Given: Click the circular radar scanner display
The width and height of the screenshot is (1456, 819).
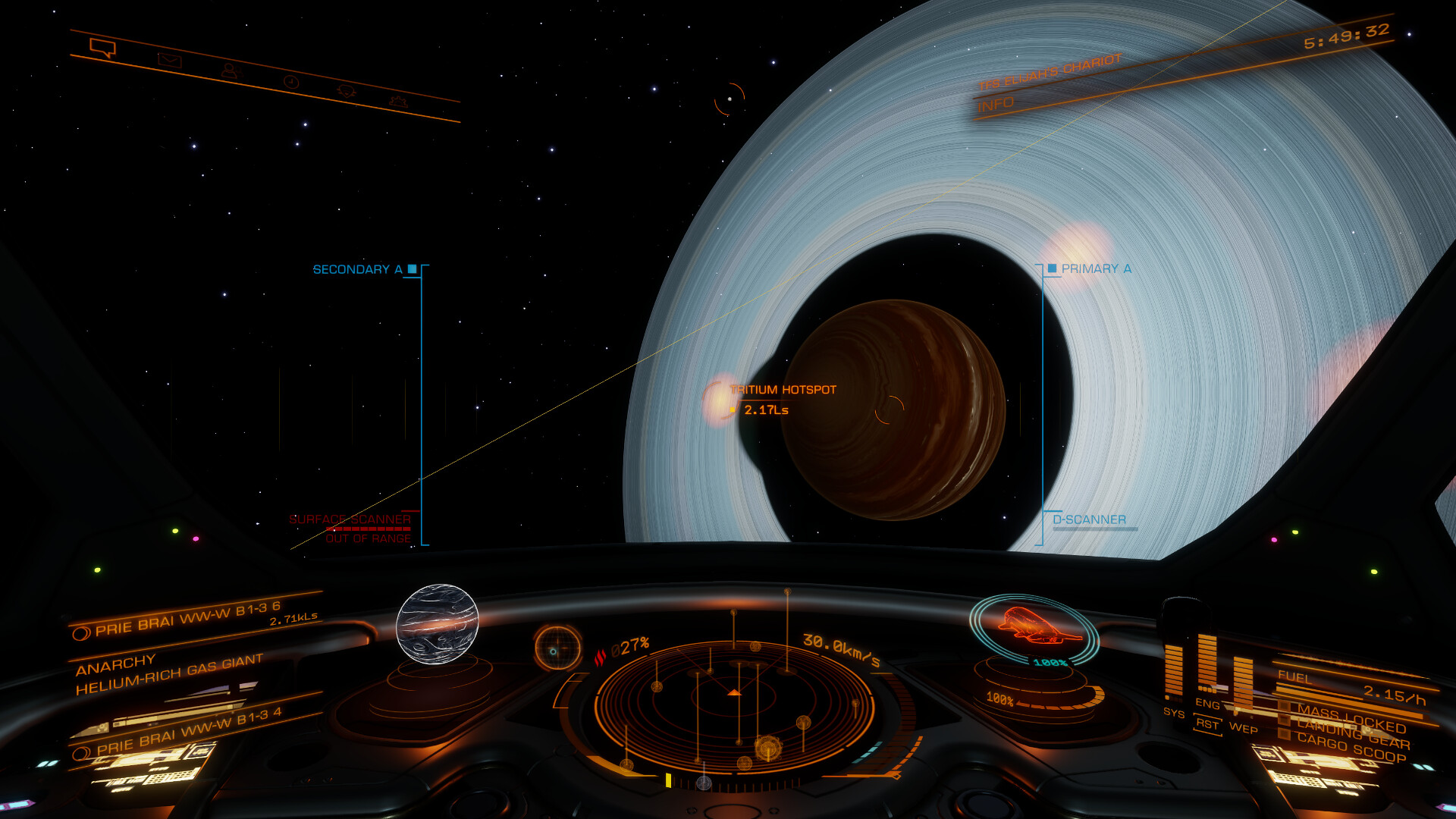Looking at the screenshot, I should coord(734,705).
